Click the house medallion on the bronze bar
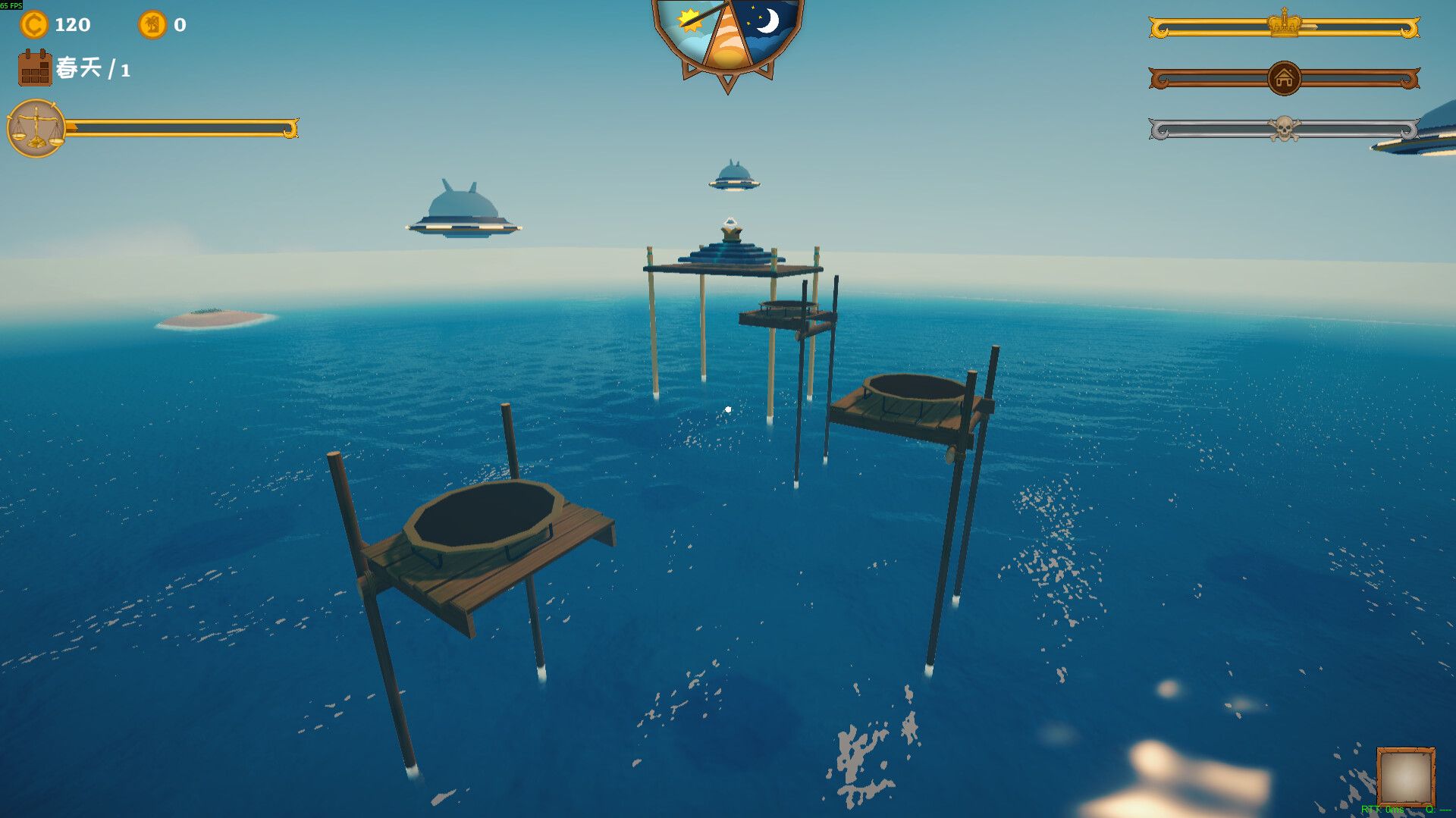The height and width of the screenshot is (818, 1456). coord(1282,79)
